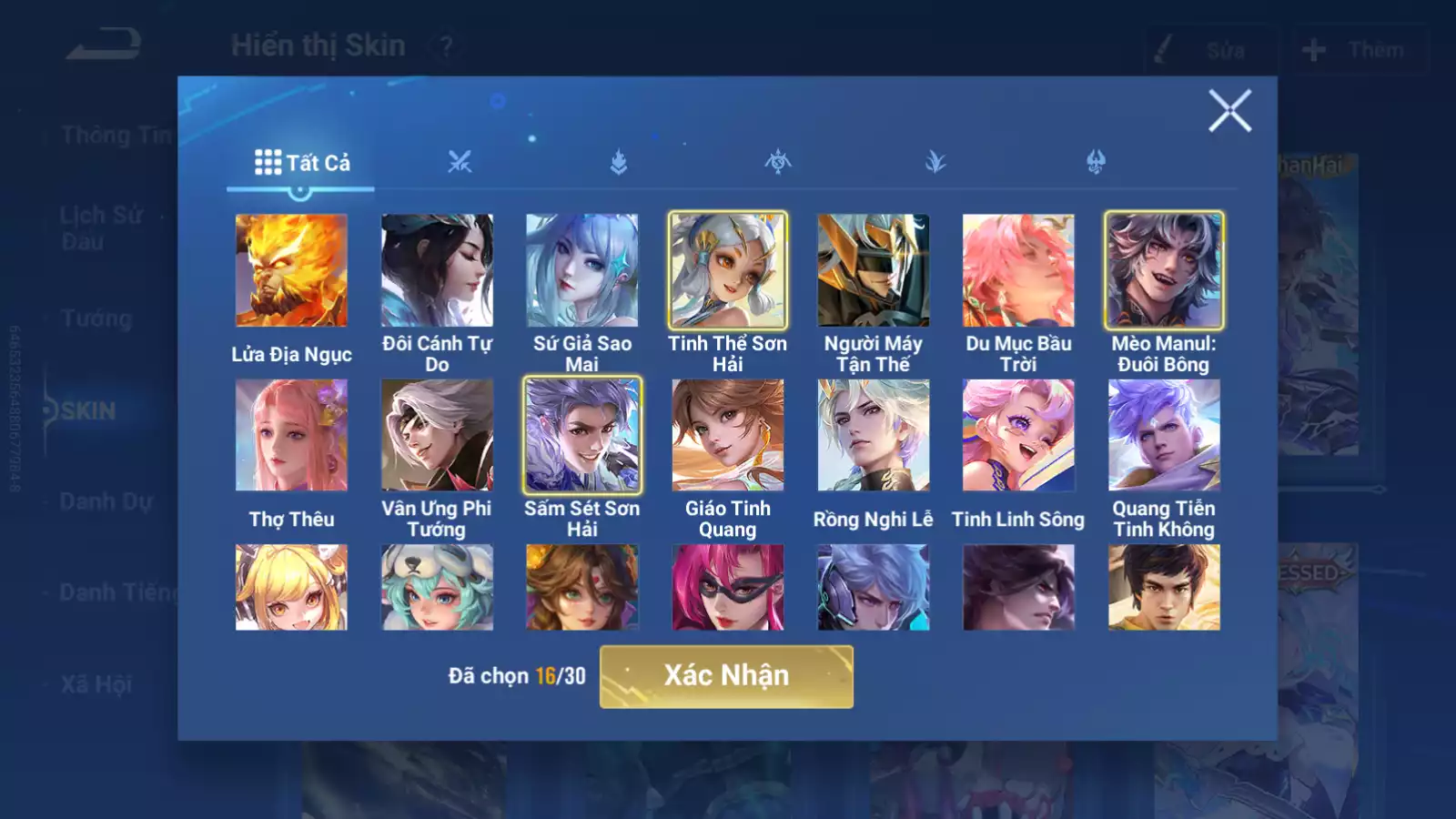Select the teal-haired bear hood skin portrait
Image resolution: width=1456 pixels, height=819 pixels.
[x=437, y=587]
